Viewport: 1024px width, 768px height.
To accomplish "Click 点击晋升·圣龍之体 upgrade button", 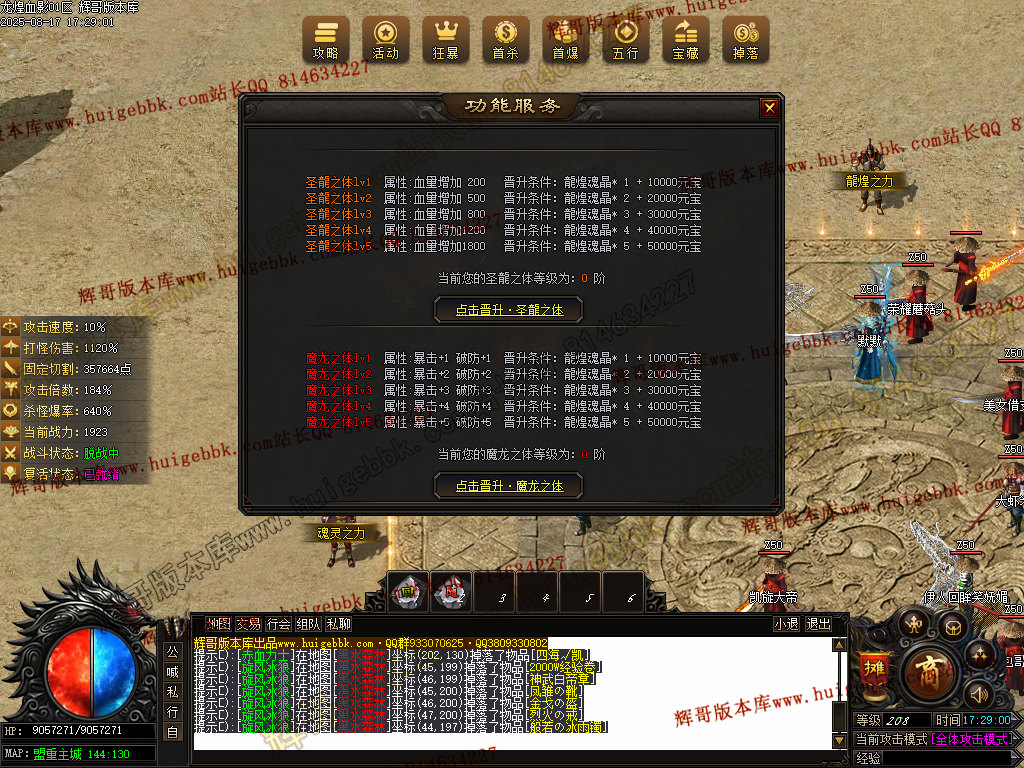I will pos(509,310).
